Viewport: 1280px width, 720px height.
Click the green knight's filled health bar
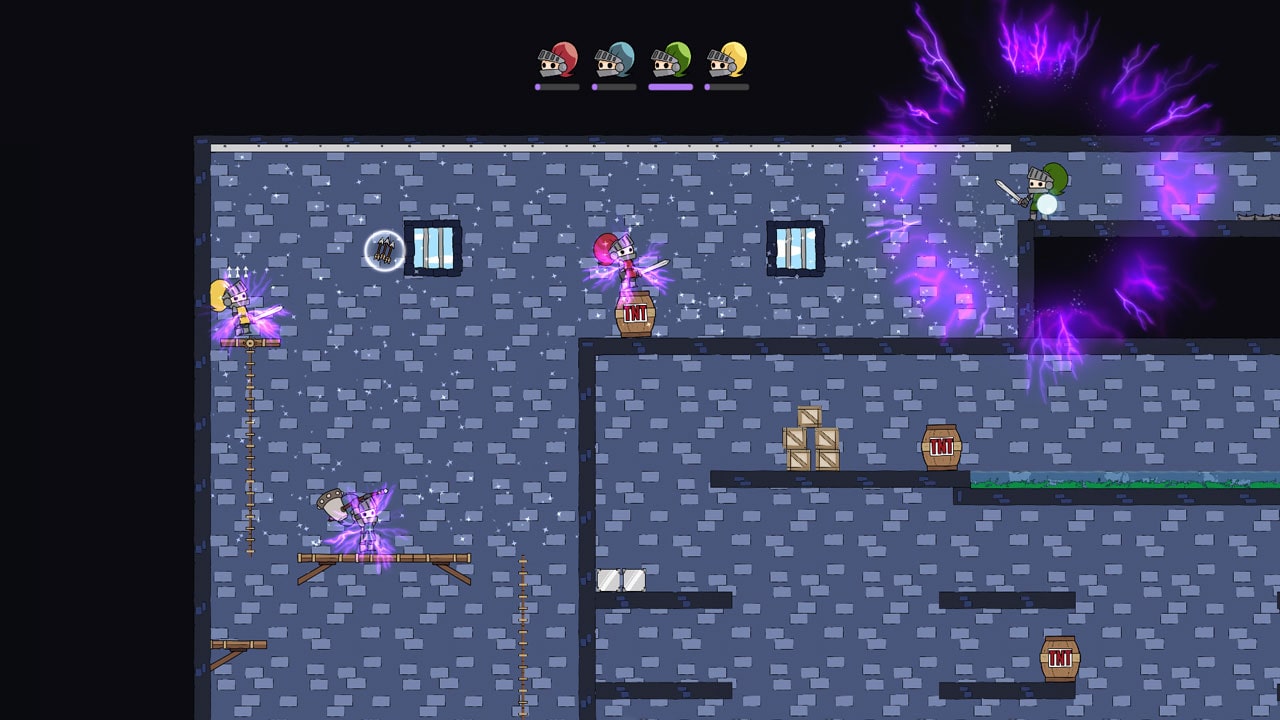coord(672,88)
